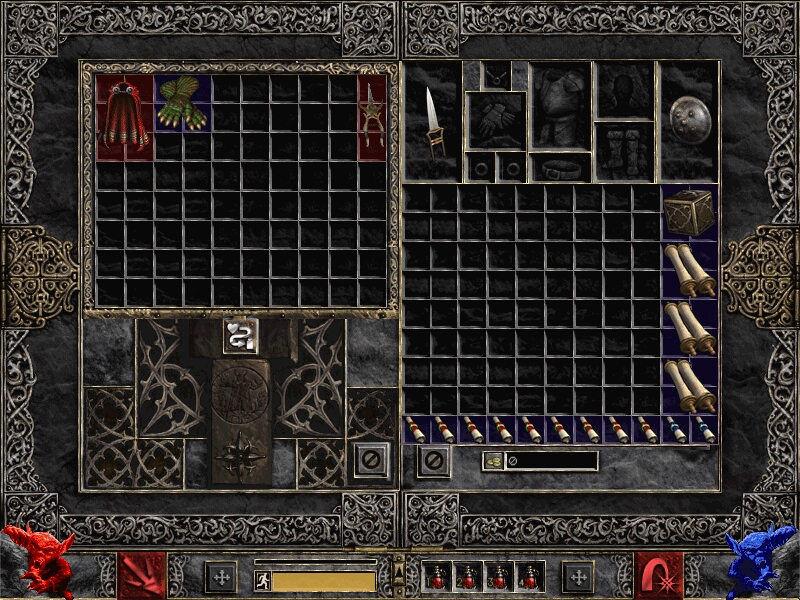The height and width of the screenshot is (600, 800).
Task: Select the green gloves in the cube
Action: (x=182, y=103)
